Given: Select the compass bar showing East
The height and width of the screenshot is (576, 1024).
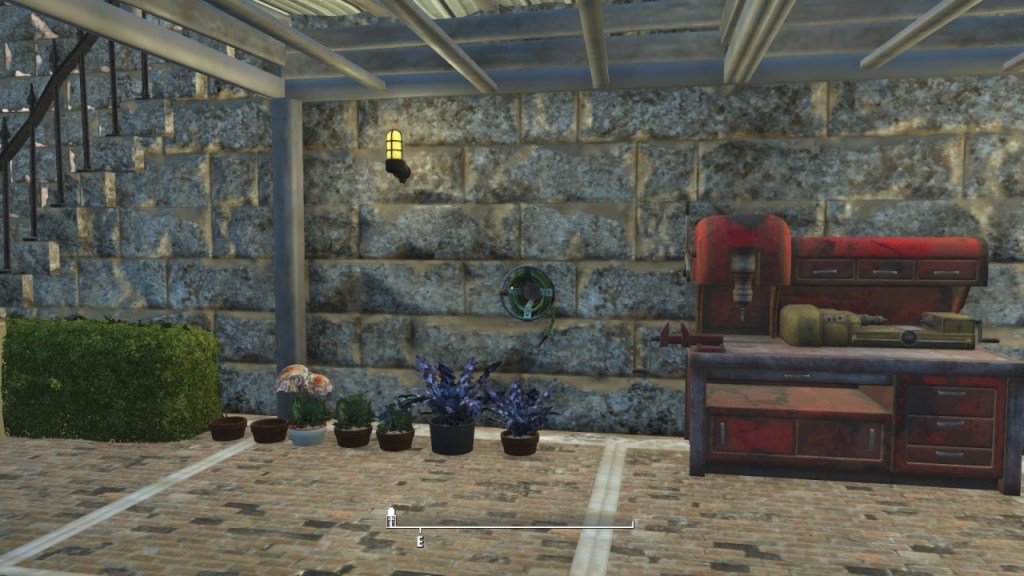Looking at the screenshot, I should (x=512, y=526).
